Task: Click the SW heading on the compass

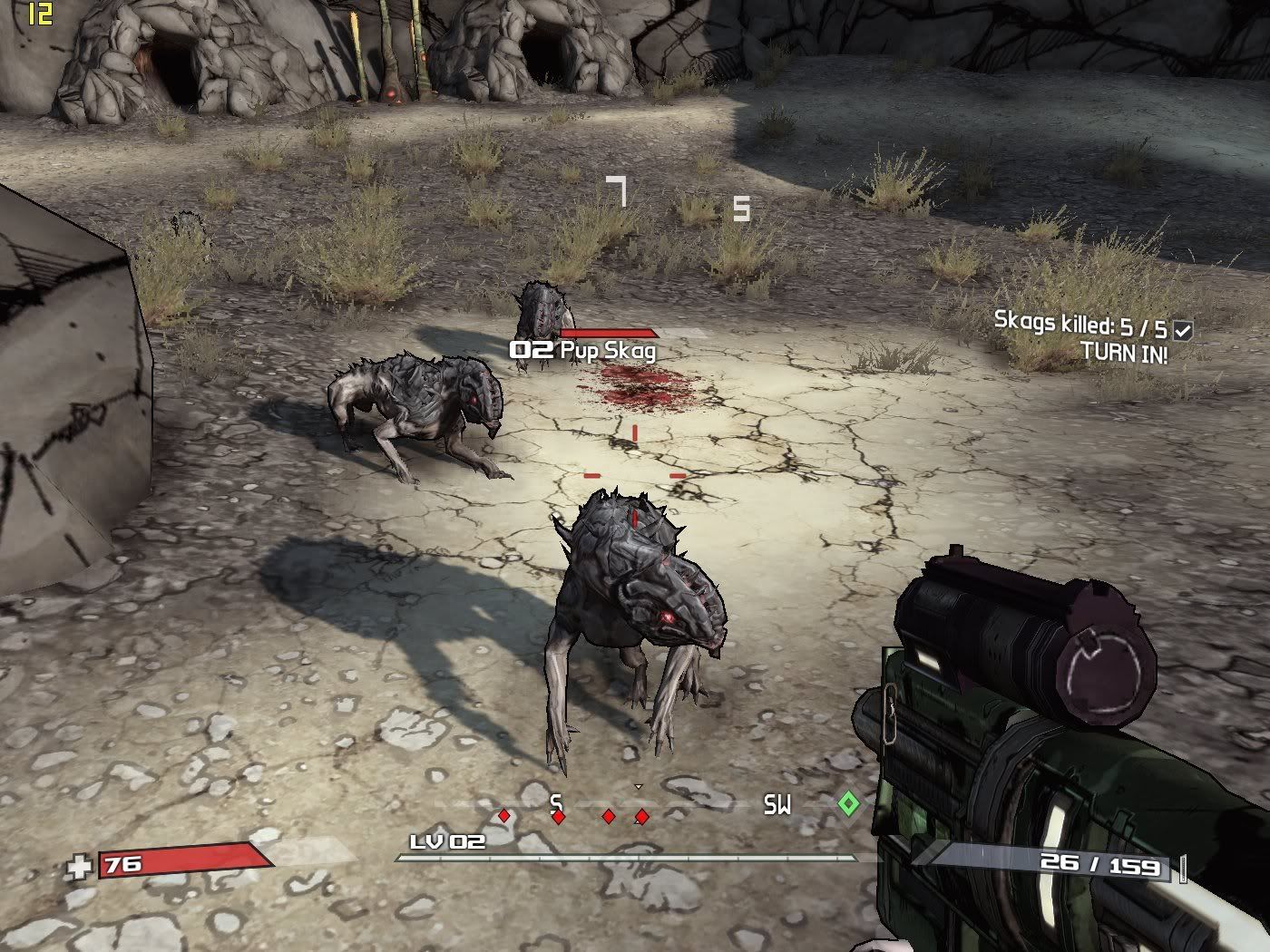Action: [x=777, y=805]
